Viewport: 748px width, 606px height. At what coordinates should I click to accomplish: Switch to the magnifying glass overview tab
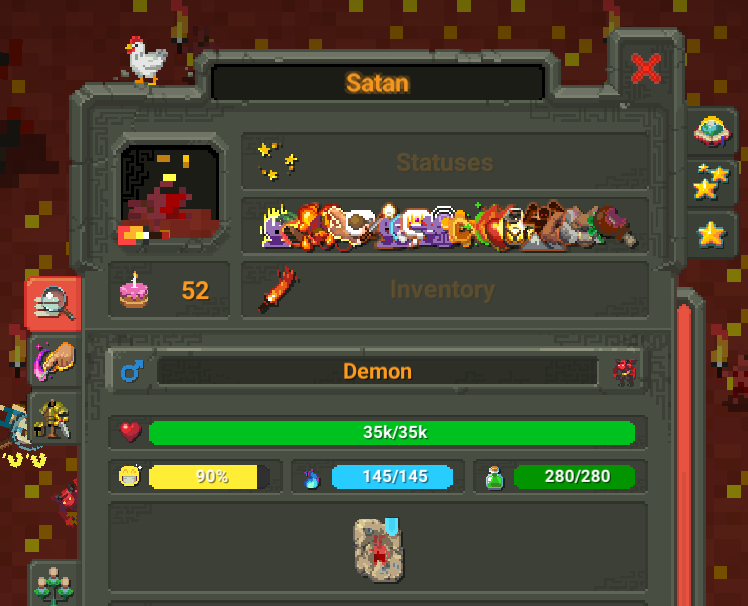(x=52, y=303)
